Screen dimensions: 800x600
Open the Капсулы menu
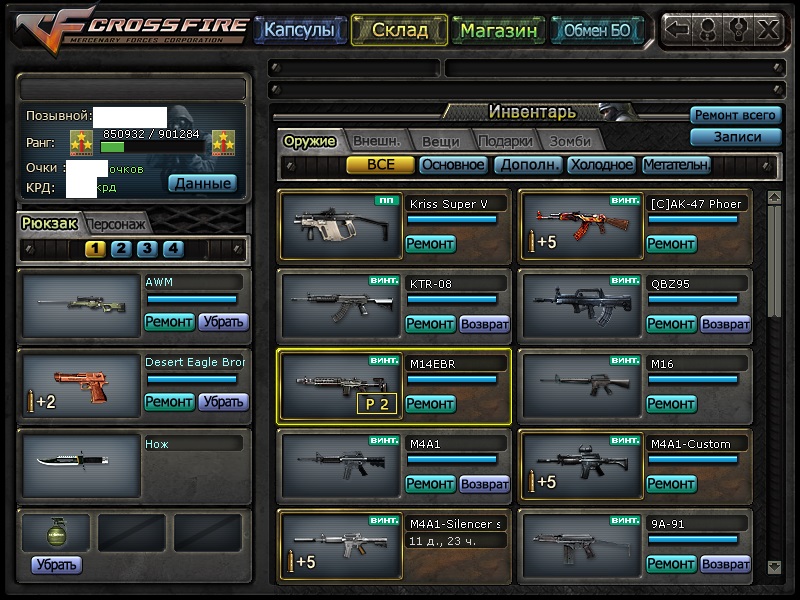coord(298,30)
